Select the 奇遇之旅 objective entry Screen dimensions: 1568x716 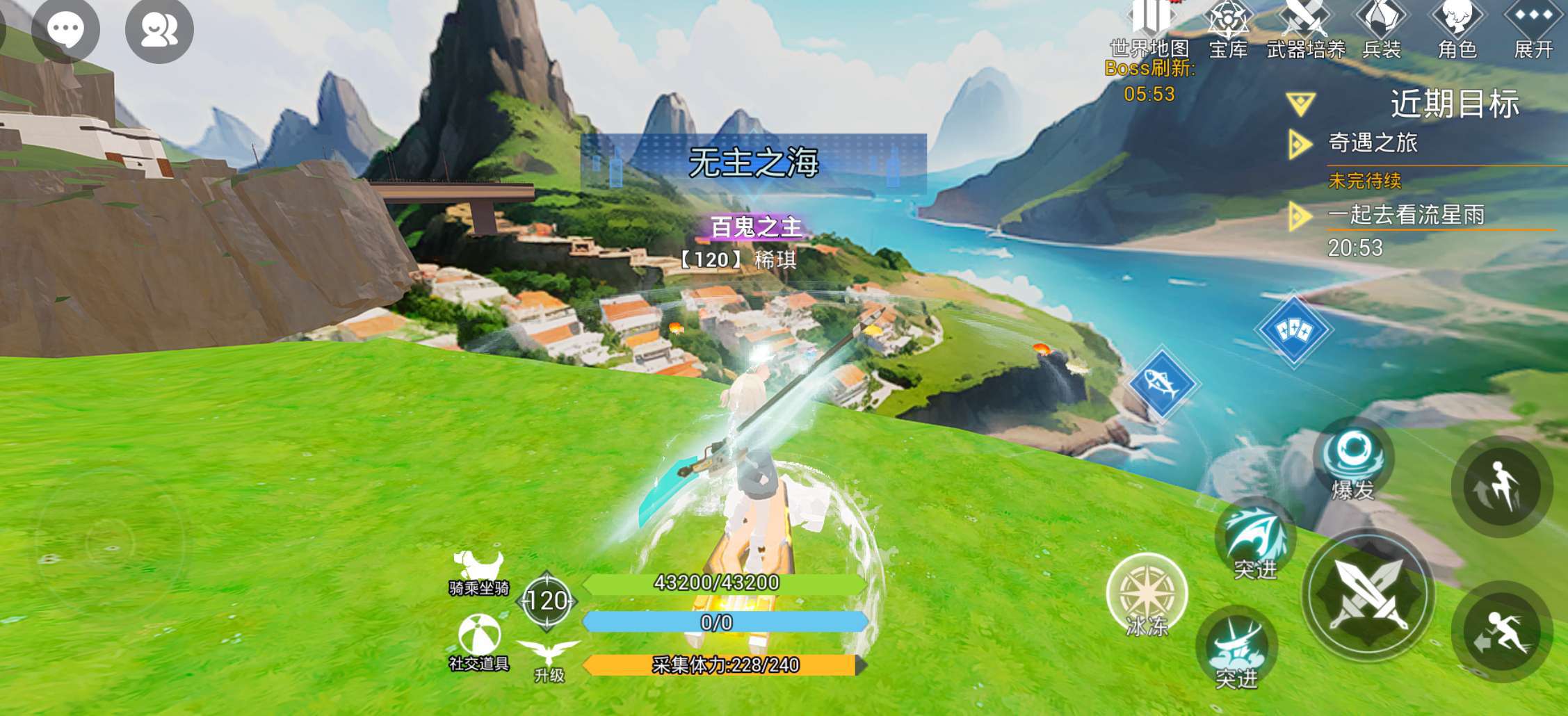click(1373, 143)
